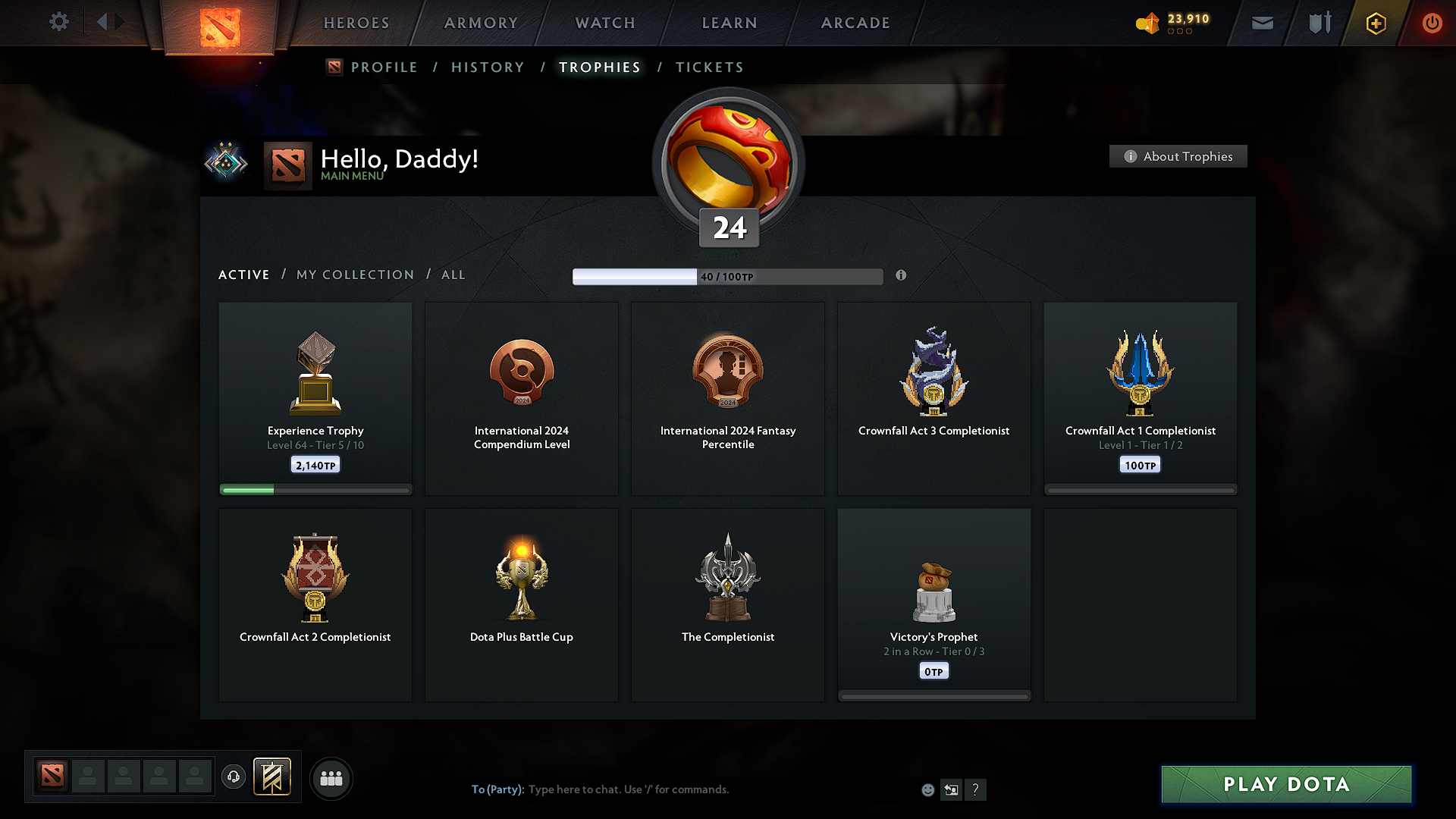Viewport: 1456px width, 819px height.
Task: Click the power exit button
Action: point(1432,23)
